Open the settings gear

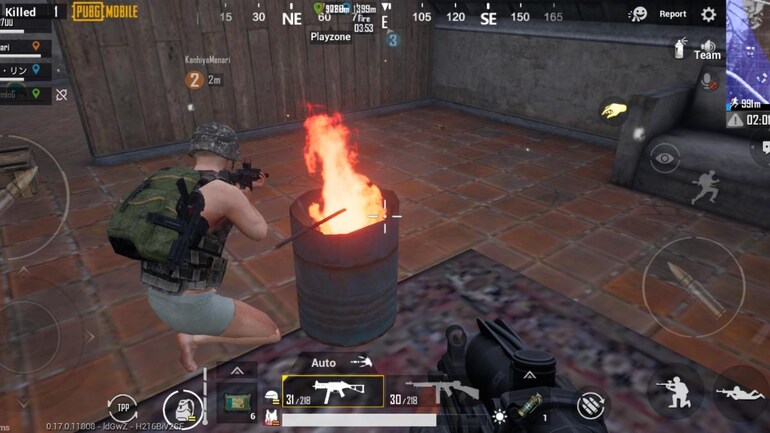point(708,14)
